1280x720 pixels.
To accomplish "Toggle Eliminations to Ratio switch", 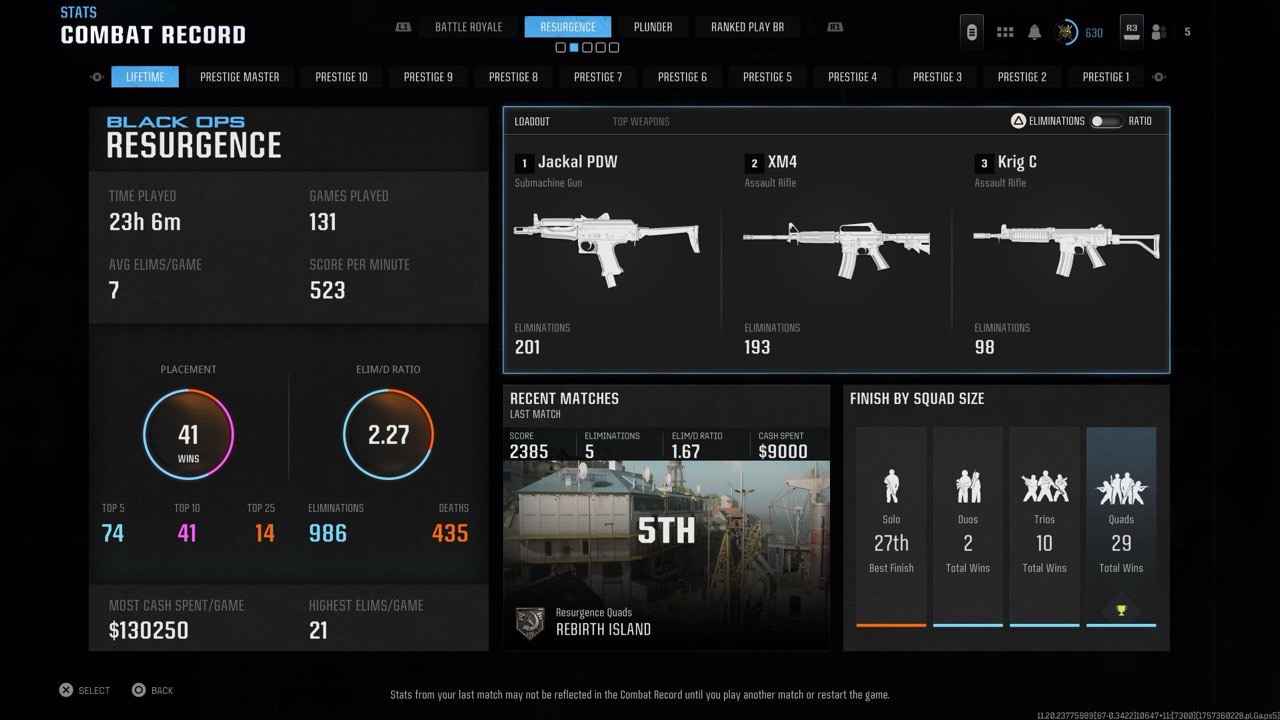I will click(1105, 121).
